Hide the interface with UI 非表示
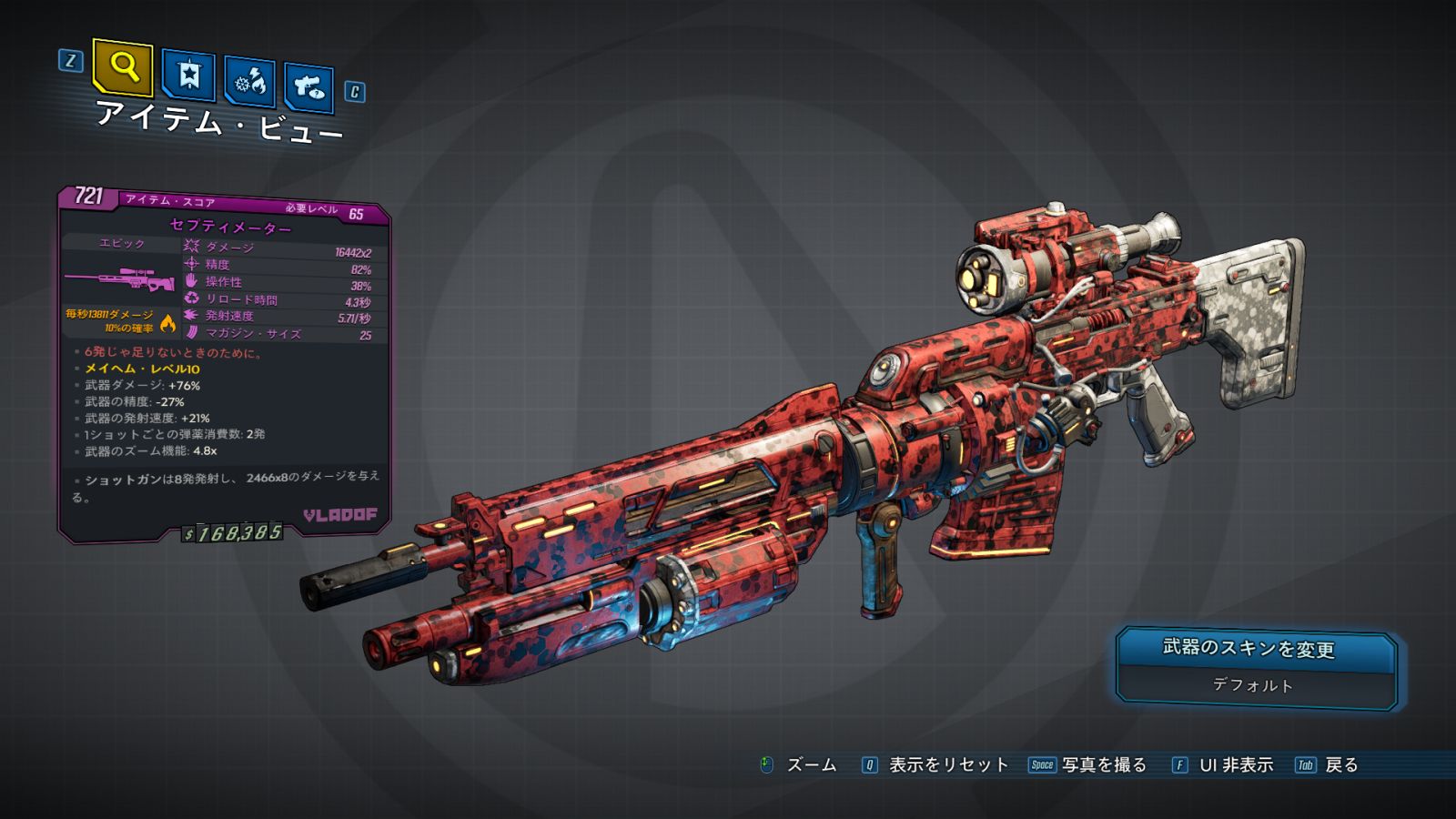Image resolution: width=1456 pixels, height=819 pixels. coord(1235,765)
